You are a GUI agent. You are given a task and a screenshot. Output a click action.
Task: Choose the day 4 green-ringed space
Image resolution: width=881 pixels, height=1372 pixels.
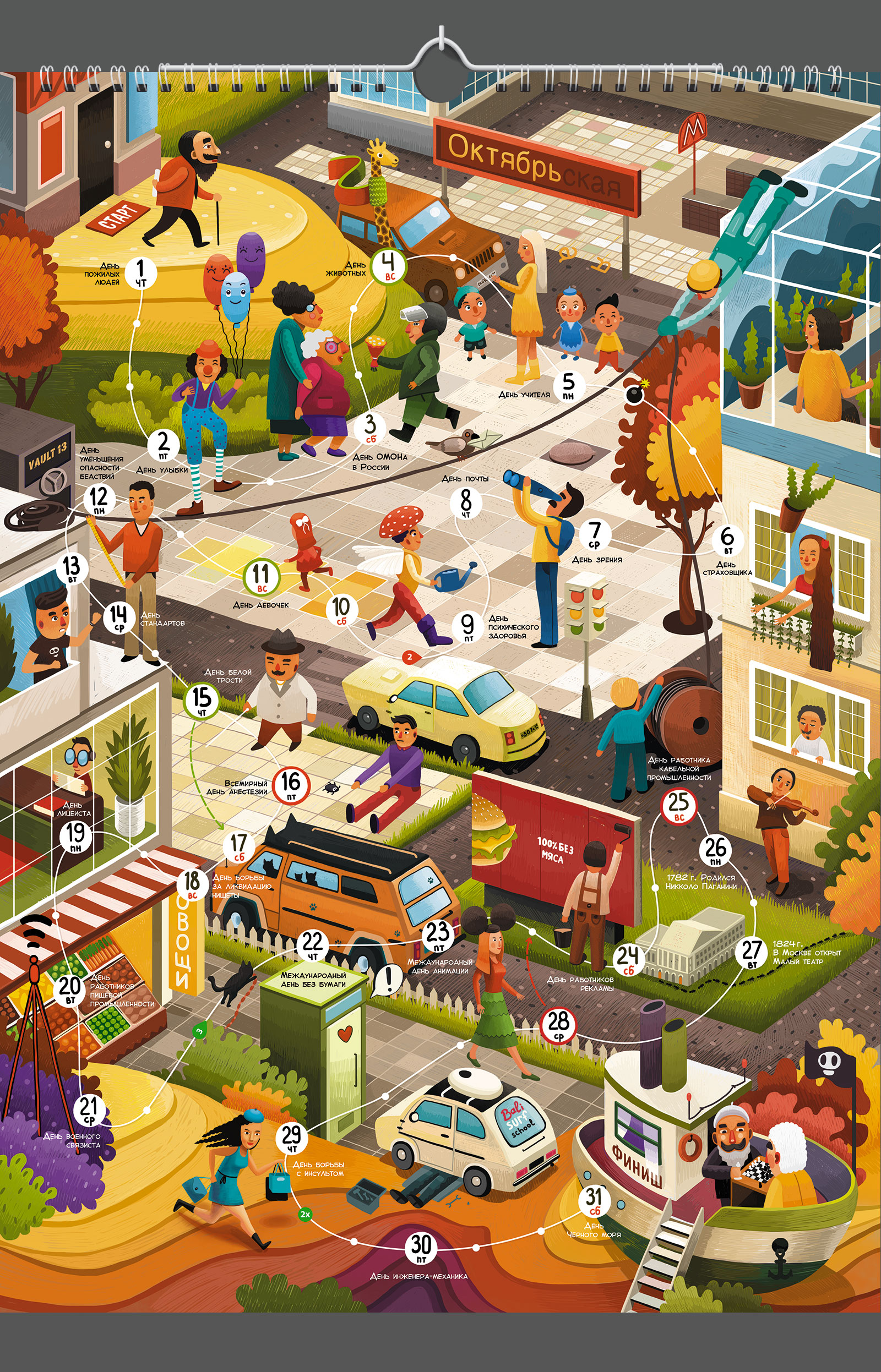(x=388, y=266)
